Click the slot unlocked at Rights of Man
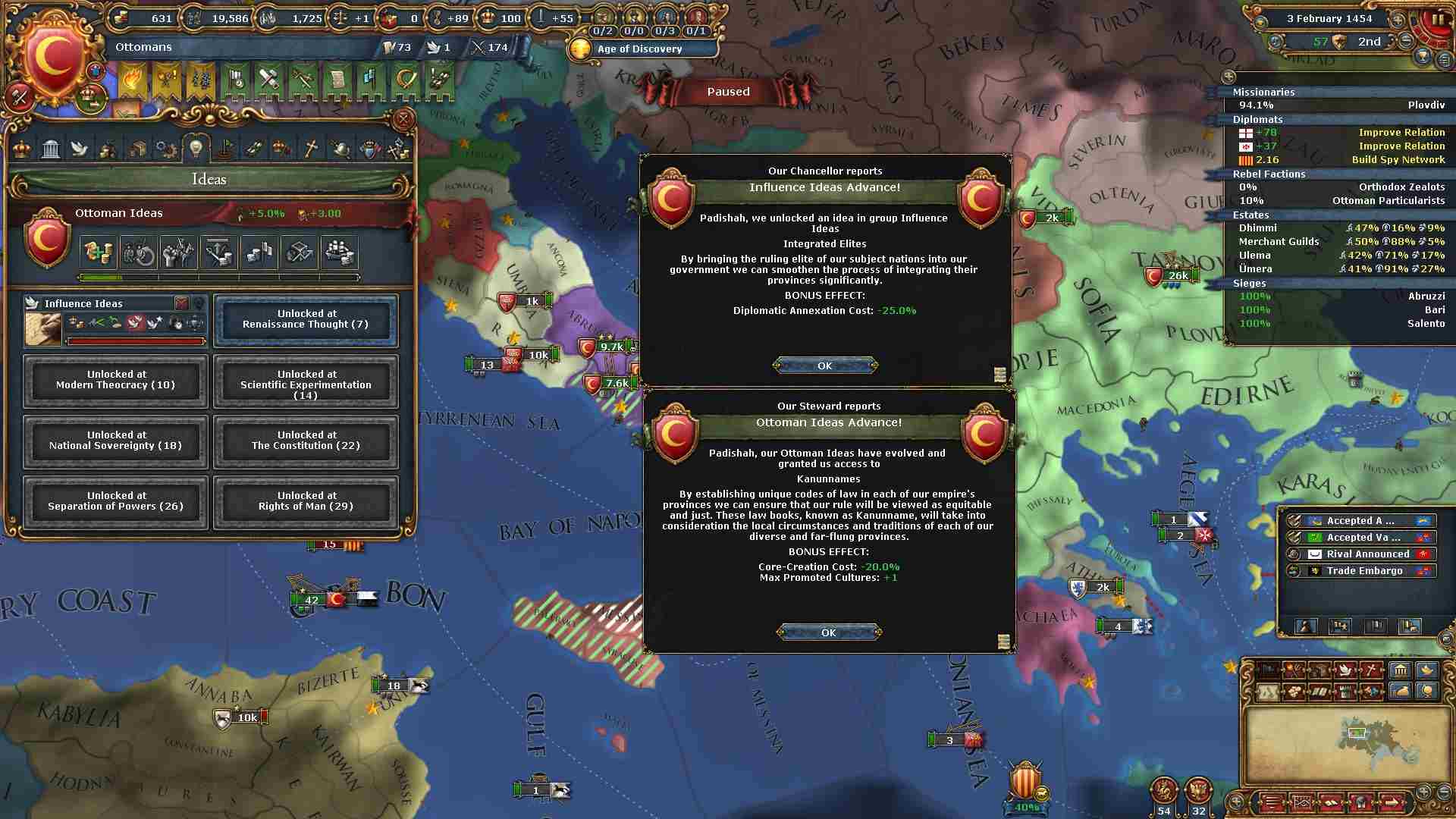Image resolution: width=1456 pixels, height=819 pixels. click(306, 501)
